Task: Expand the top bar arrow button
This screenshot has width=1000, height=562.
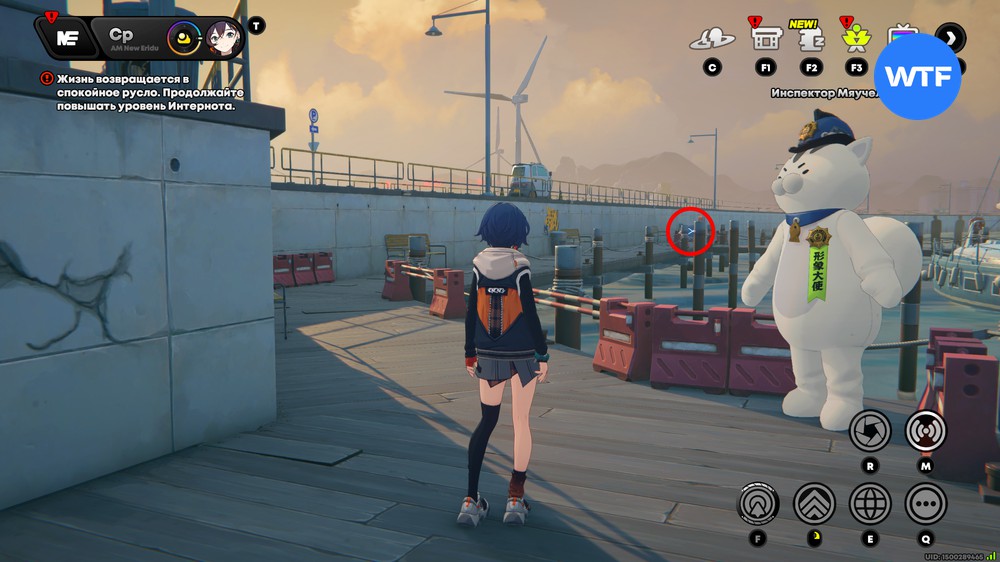Action: tap(950, 38)
